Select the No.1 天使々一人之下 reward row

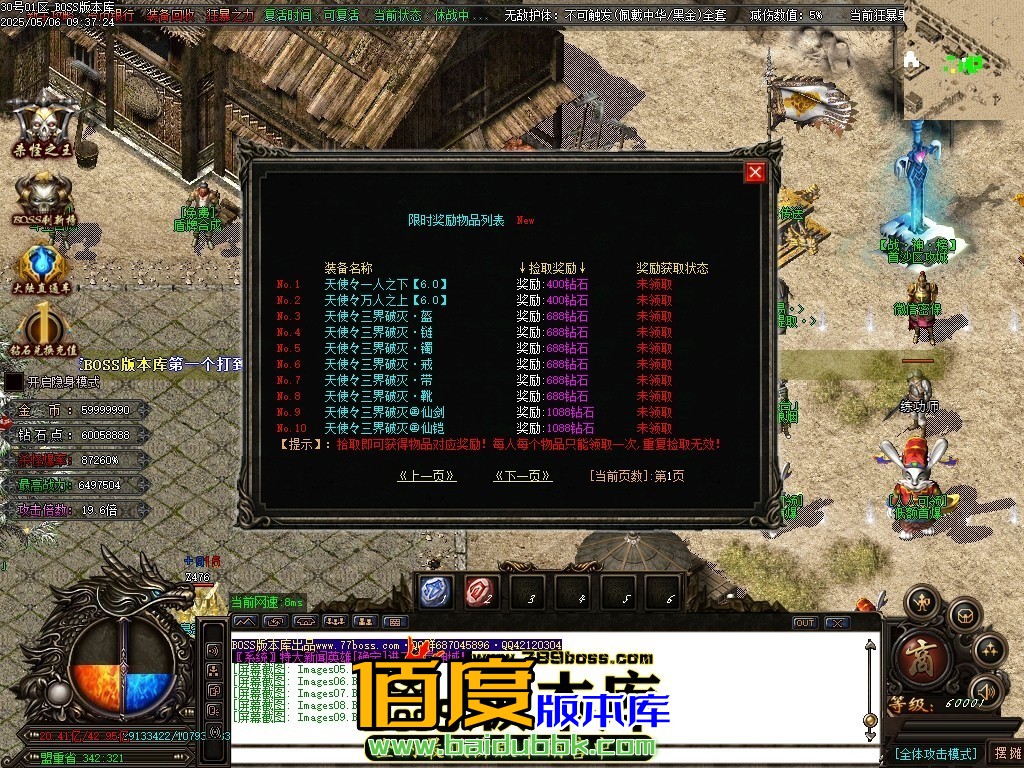point(385,284)
